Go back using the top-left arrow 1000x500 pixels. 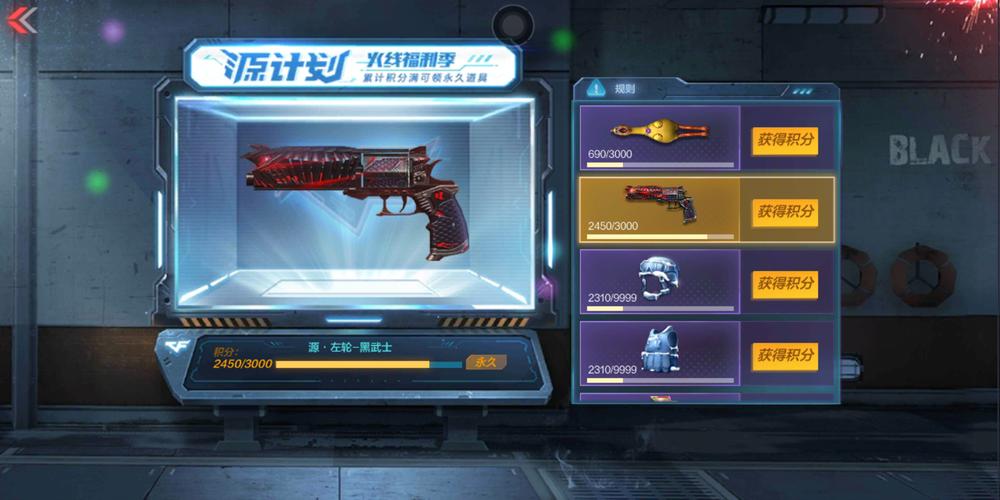coord(21,20)
